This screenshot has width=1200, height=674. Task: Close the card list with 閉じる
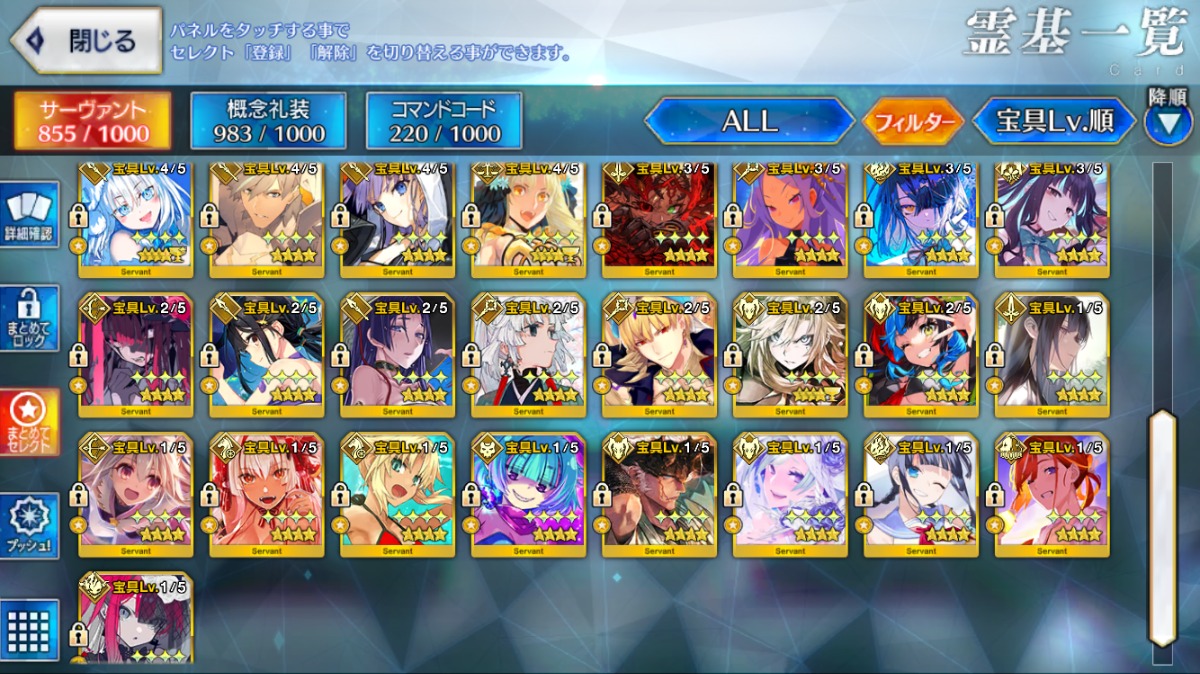coord(86,41)
